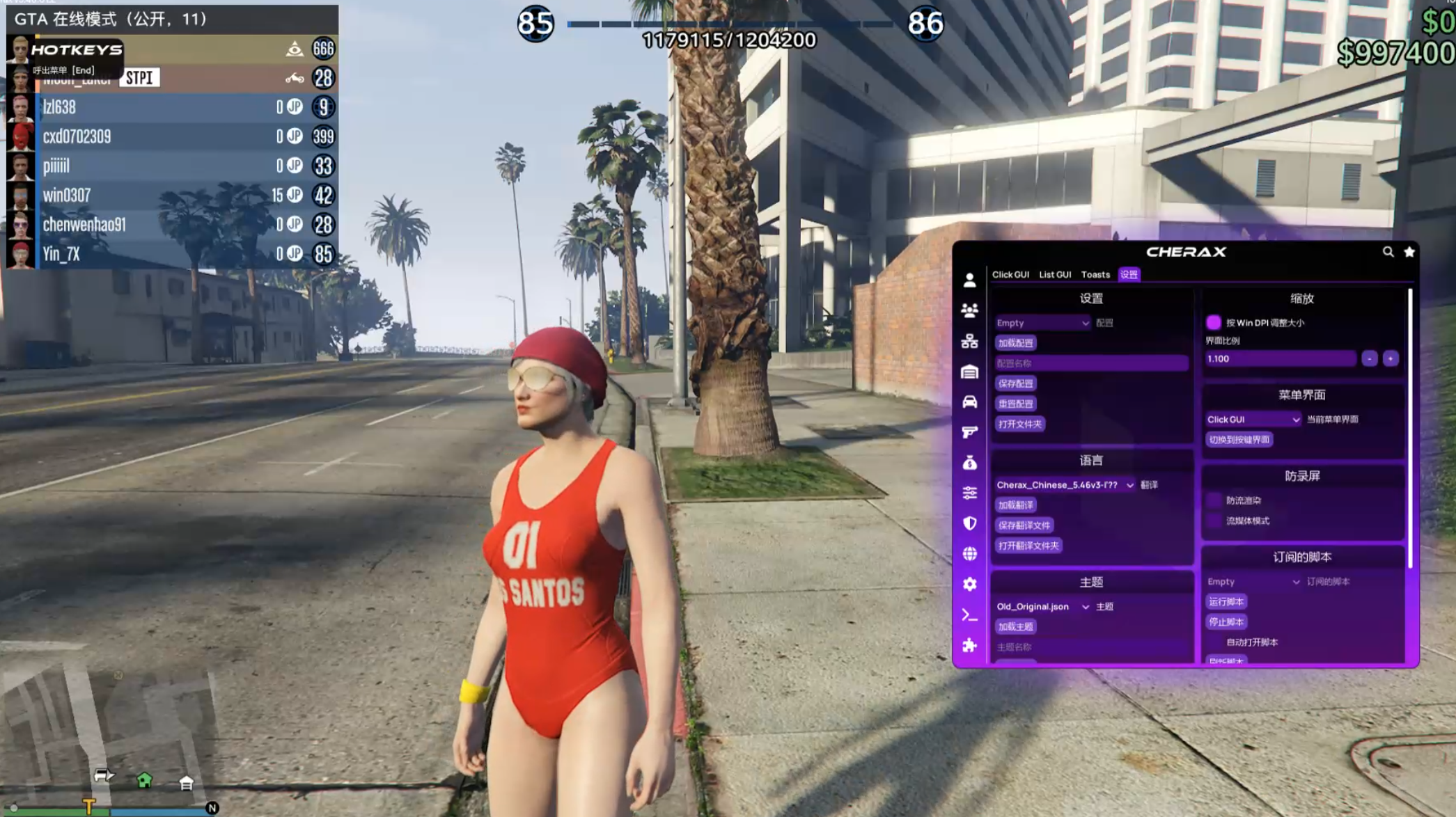
Task: Decrease interface scale with the minus button
Action: pyautogui.click(x=1369, y=359)
